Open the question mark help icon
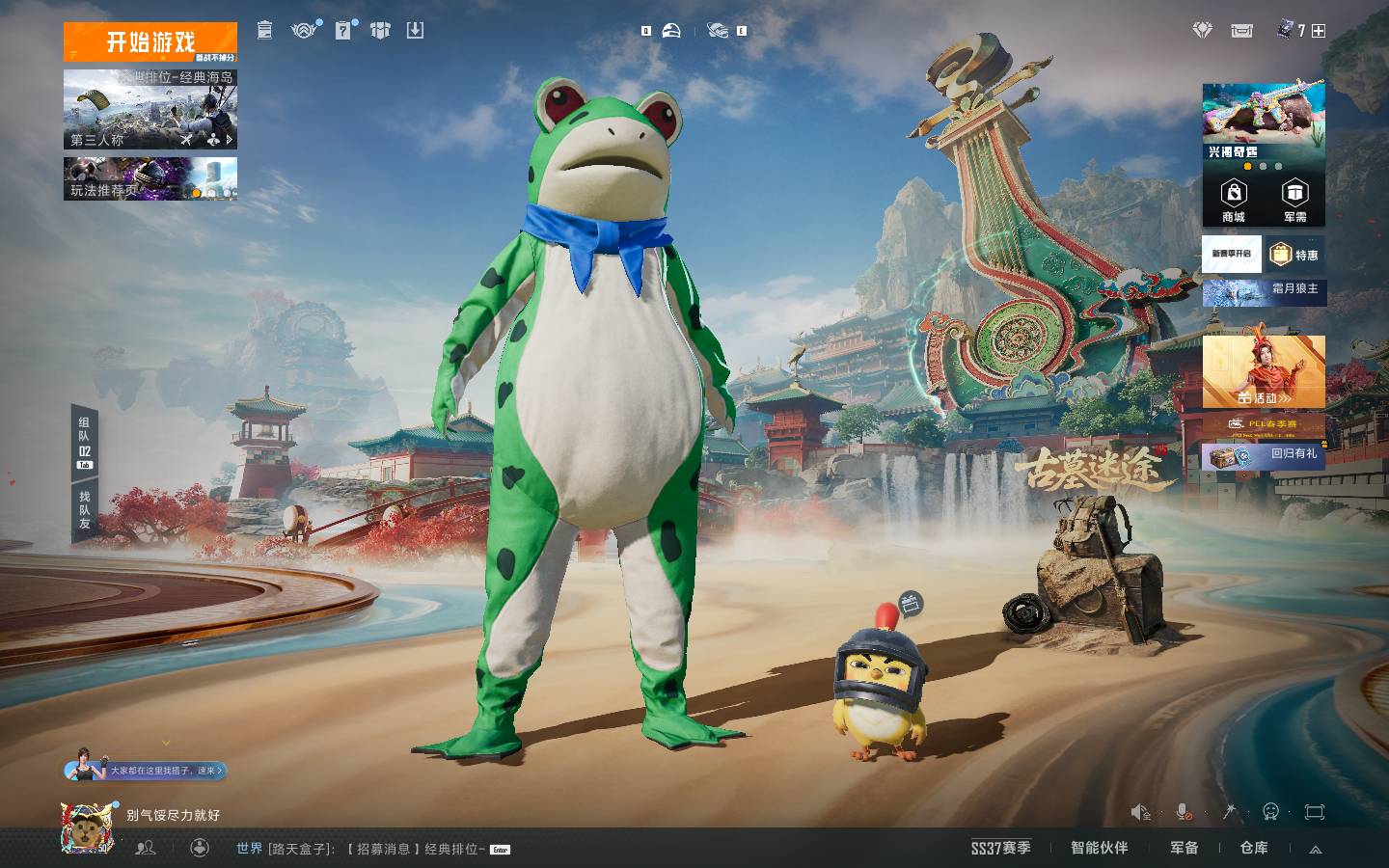The image size is (1389, 868). click(x=343, y=31)
